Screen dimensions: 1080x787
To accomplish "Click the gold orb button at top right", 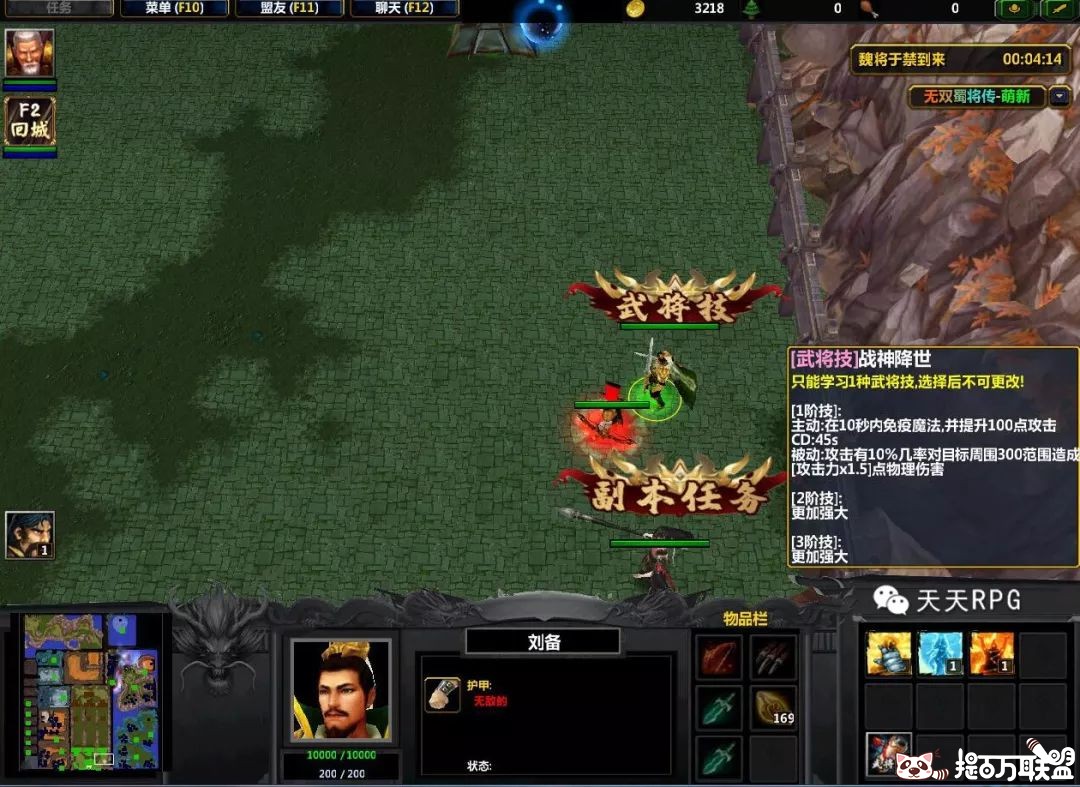I will point(1013,9).
